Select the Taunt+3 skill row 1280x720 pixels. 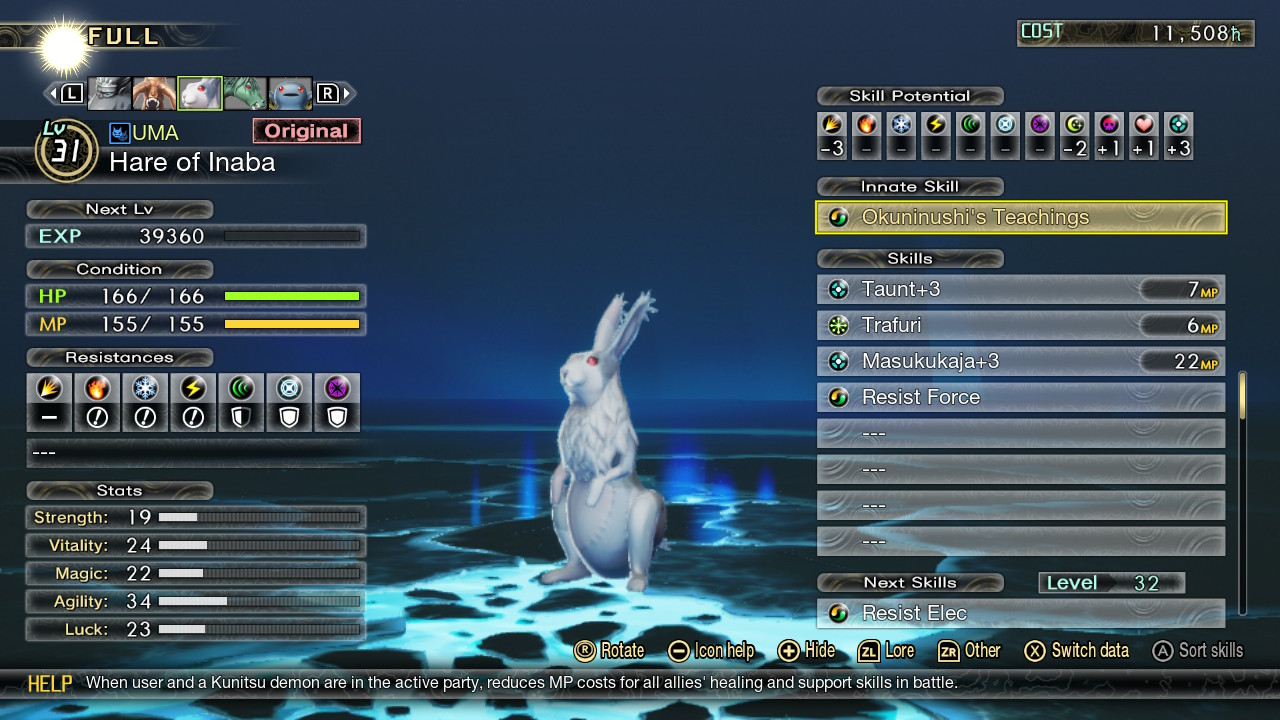tap(1021, 290)
